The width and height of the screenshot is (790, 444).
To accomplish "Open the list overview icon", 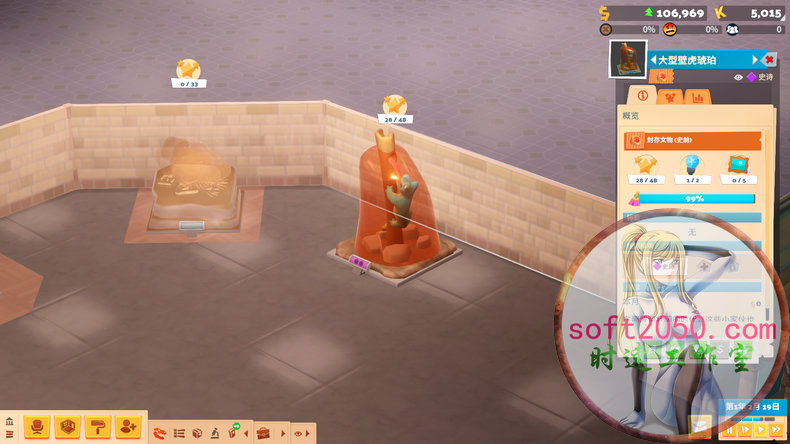I will 180,433.
